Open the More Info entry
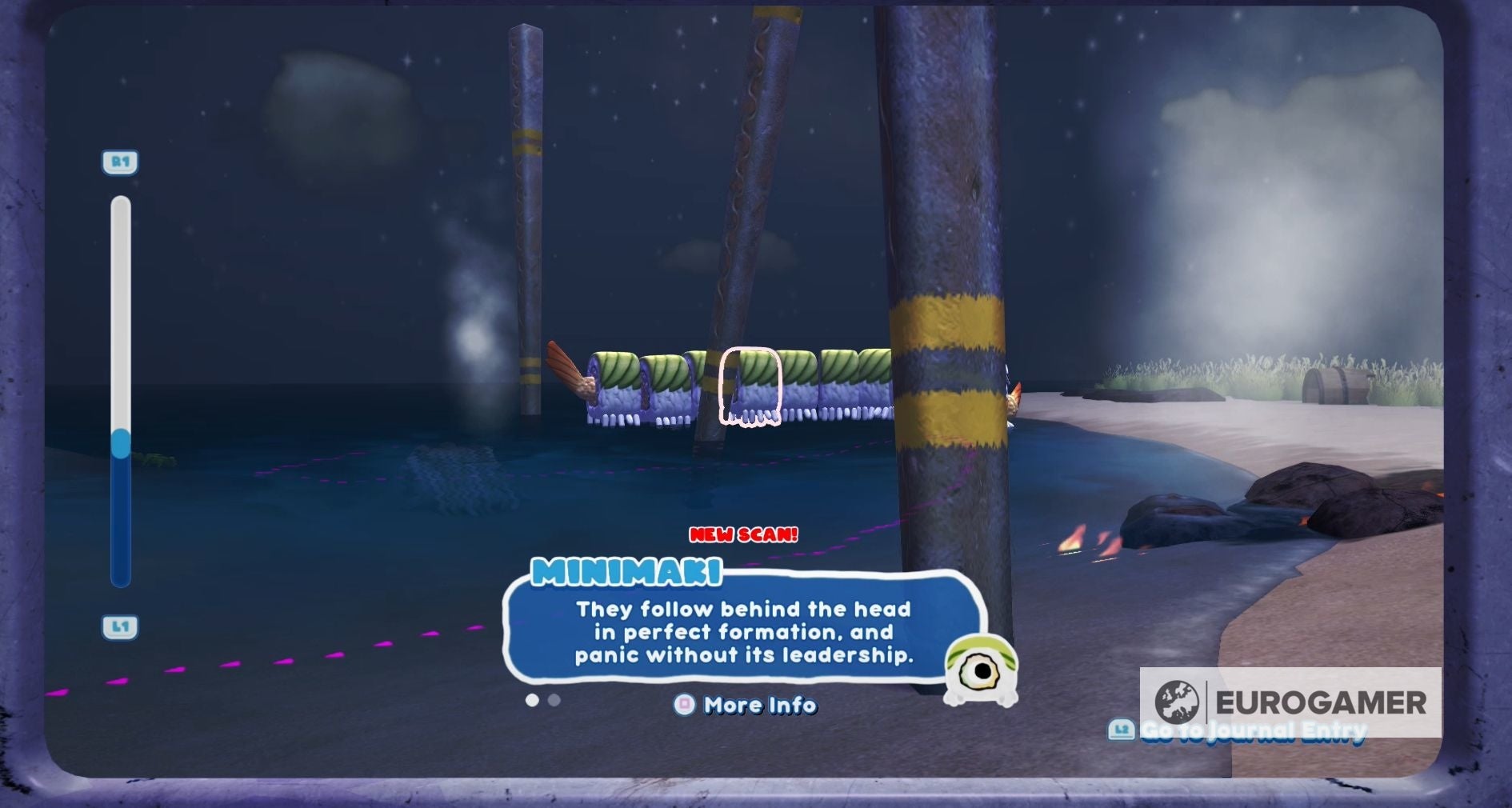Viewport: 1512px width, 808px height. (x=757, y=706)
